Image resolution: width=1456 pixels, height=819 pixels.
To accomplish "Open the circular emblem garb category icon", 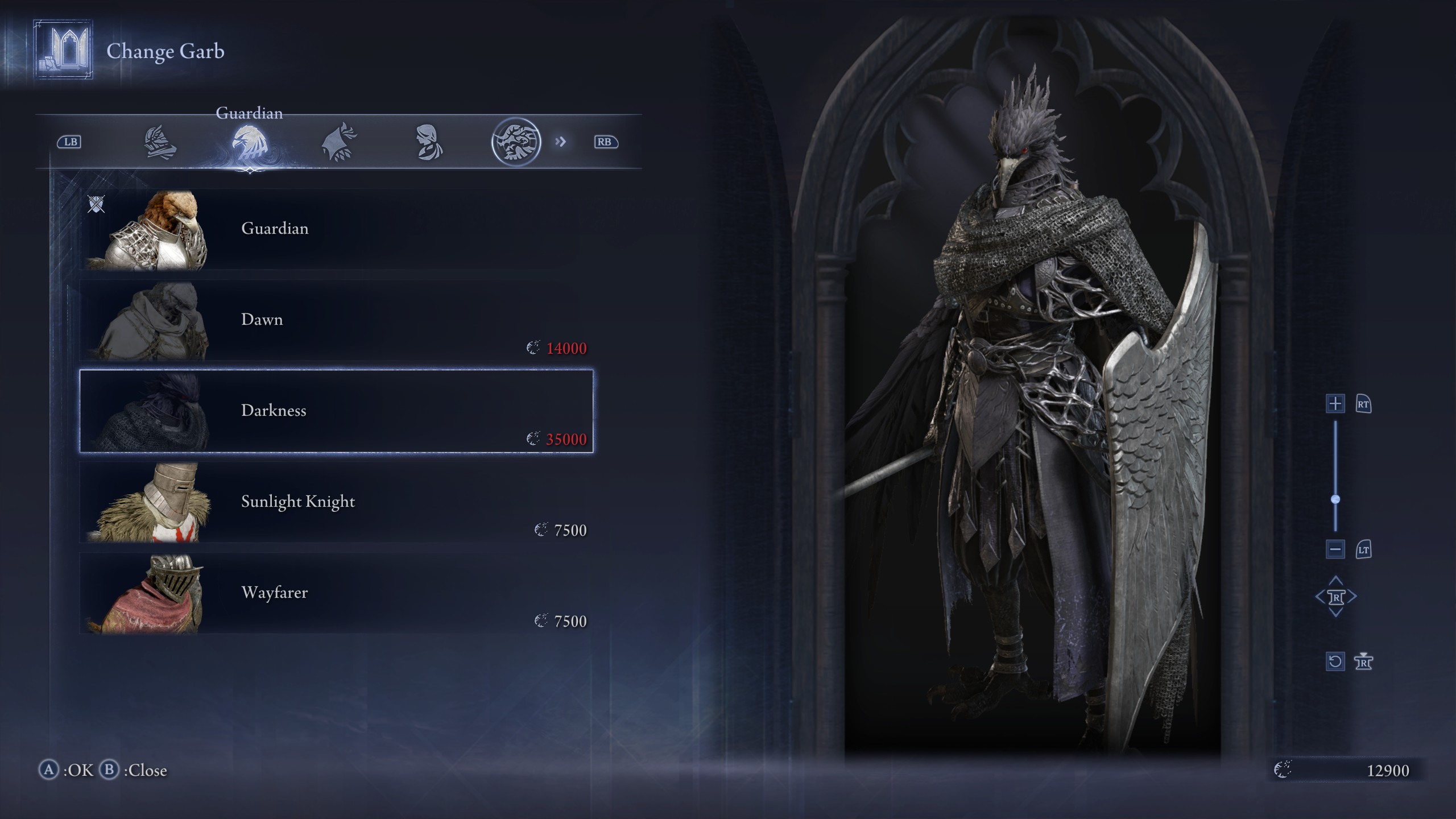I will (520, 142).
